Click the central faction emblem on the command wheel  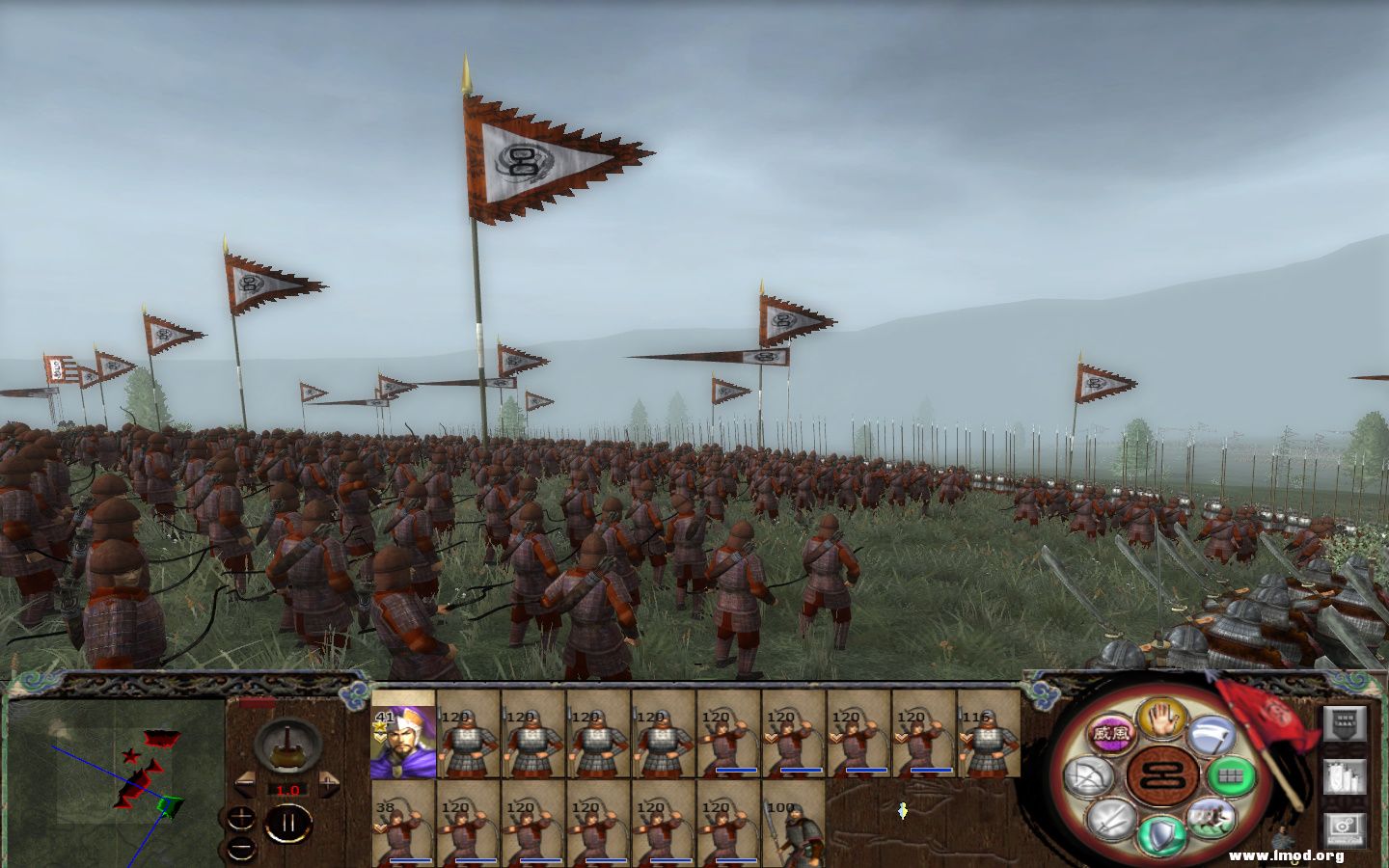1160,775
